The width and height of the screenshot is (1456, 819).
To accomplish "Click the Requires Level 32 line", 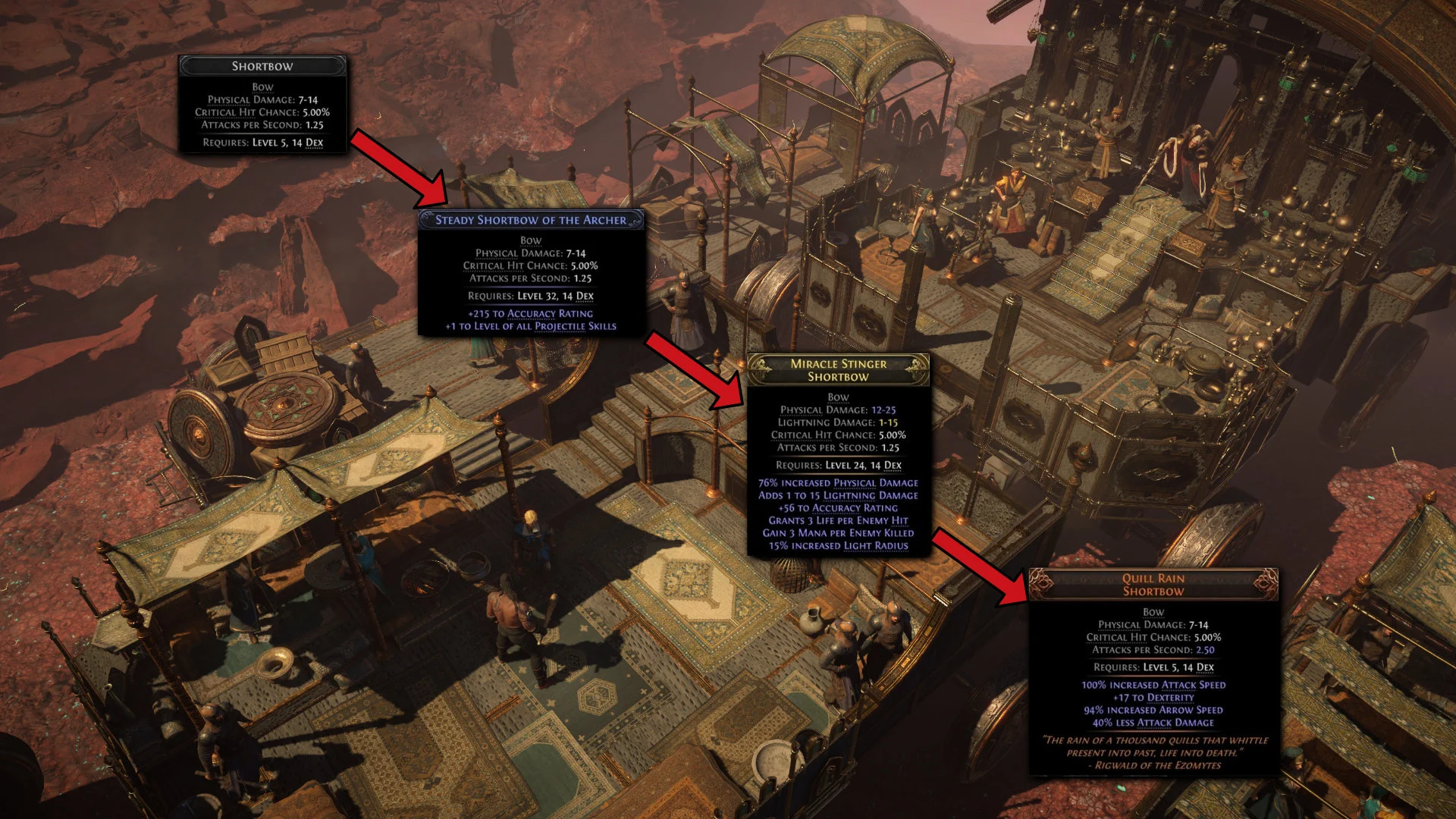I will click(x=532, y=295).
